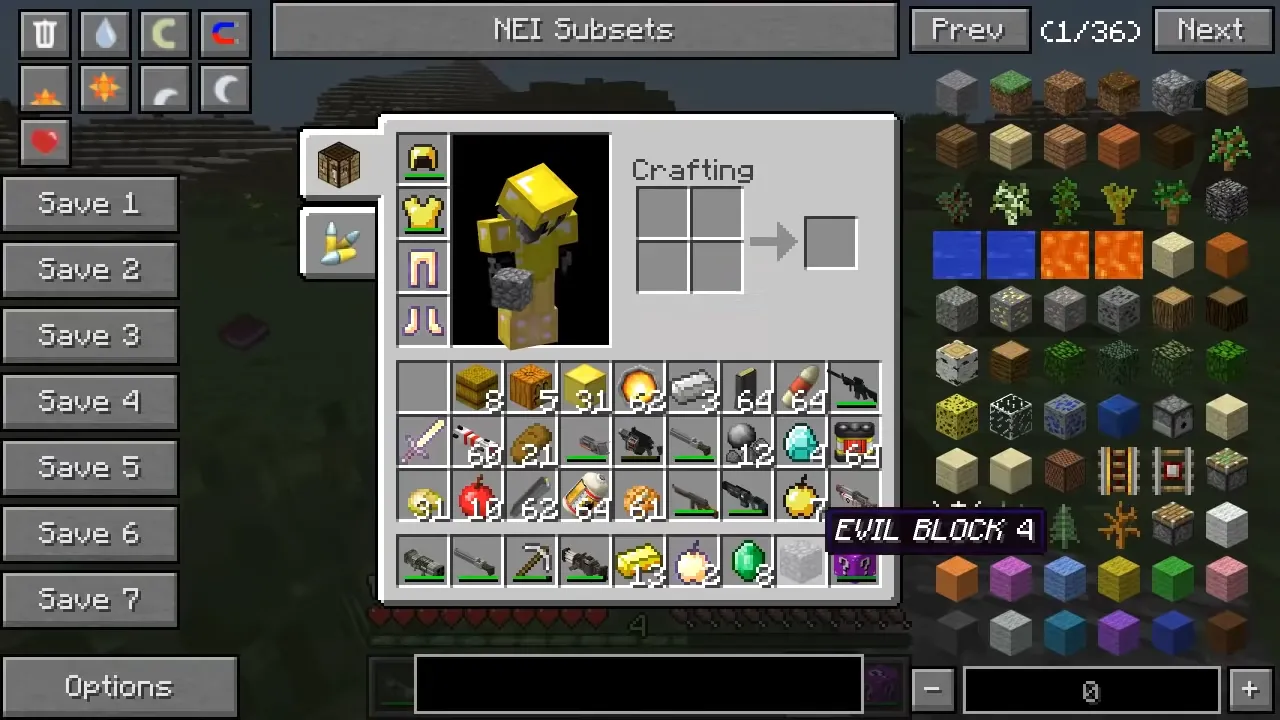Open the NEI Subsets dropdown

tap(585, 30)
